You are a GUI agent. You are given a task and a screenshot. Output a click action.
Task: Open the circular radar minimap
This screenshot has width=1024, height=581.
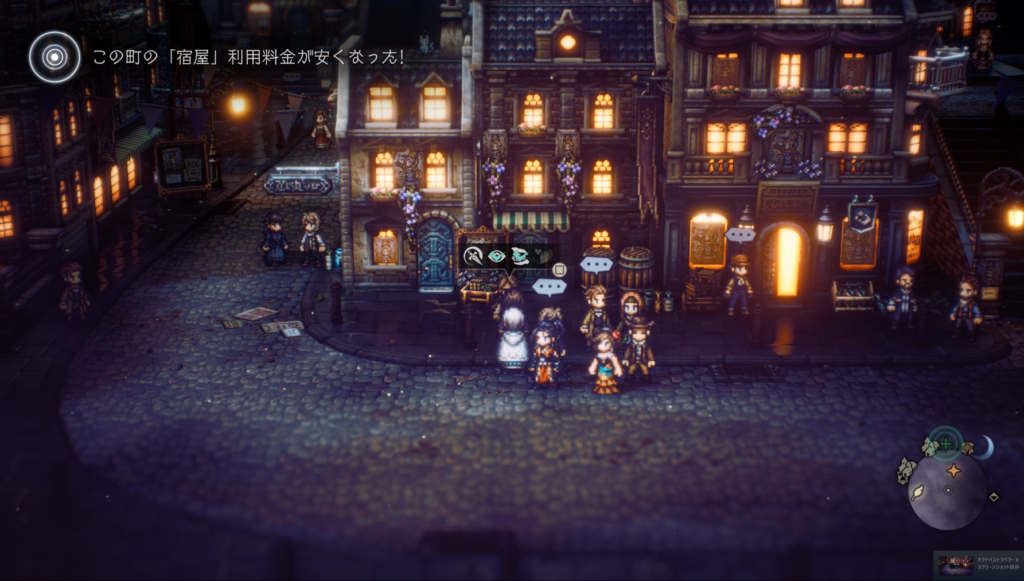click(x=947, y=491)
